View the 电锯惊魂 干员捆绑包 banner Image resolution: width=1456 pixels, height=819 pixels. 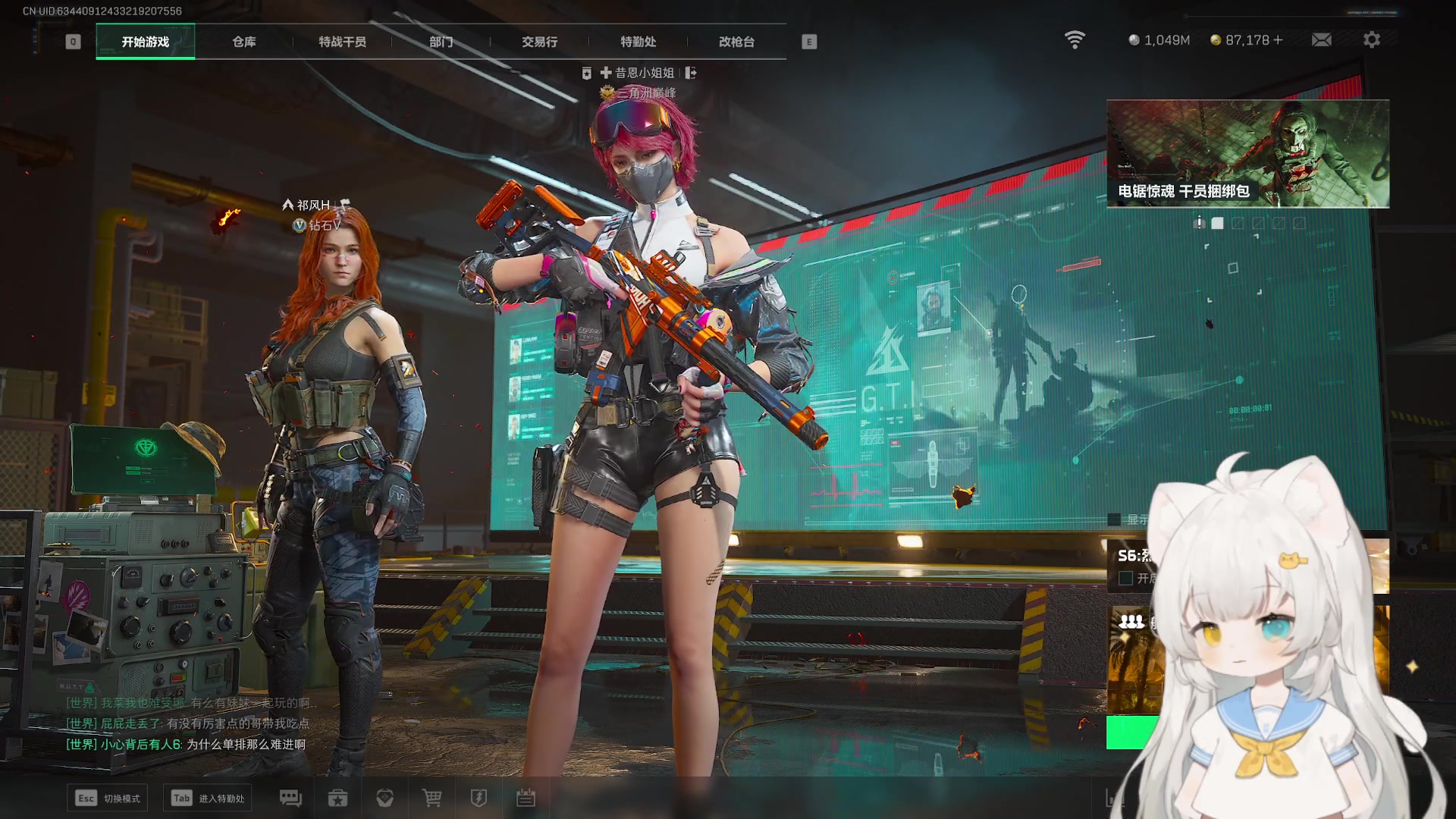(x=1247, y=153)
